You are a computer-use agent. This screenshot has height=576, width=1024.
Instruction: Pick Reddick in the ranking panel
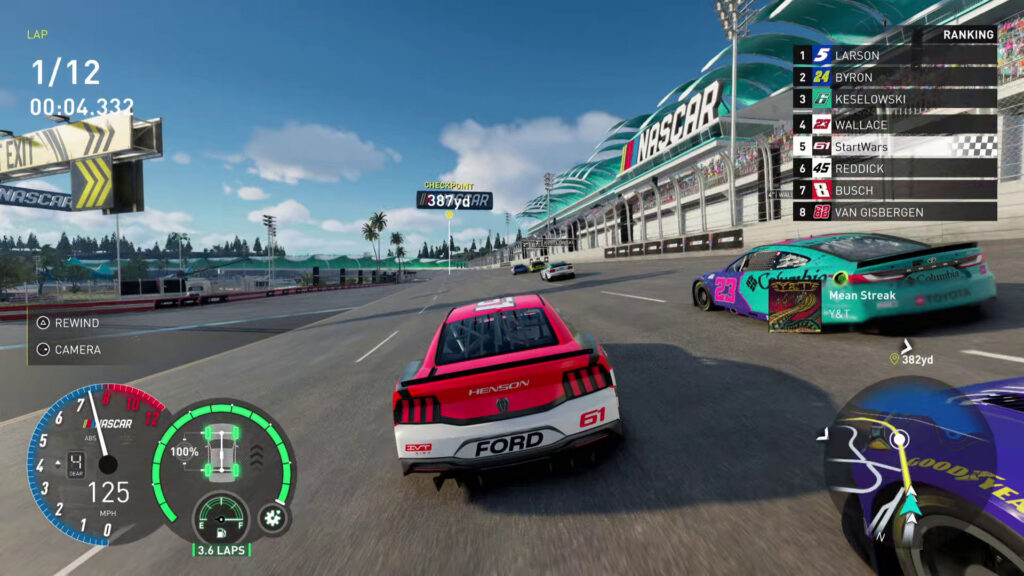tap(895, 168)
